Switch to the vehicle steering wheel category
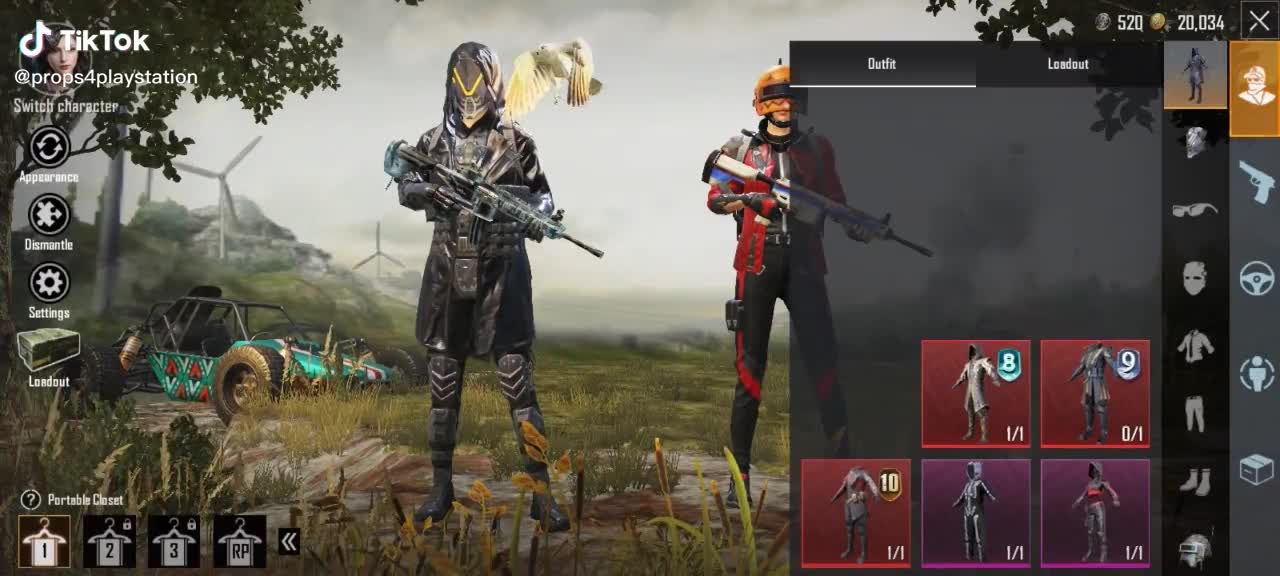This screenshot has height=576, width=1280. (1256, 278)
